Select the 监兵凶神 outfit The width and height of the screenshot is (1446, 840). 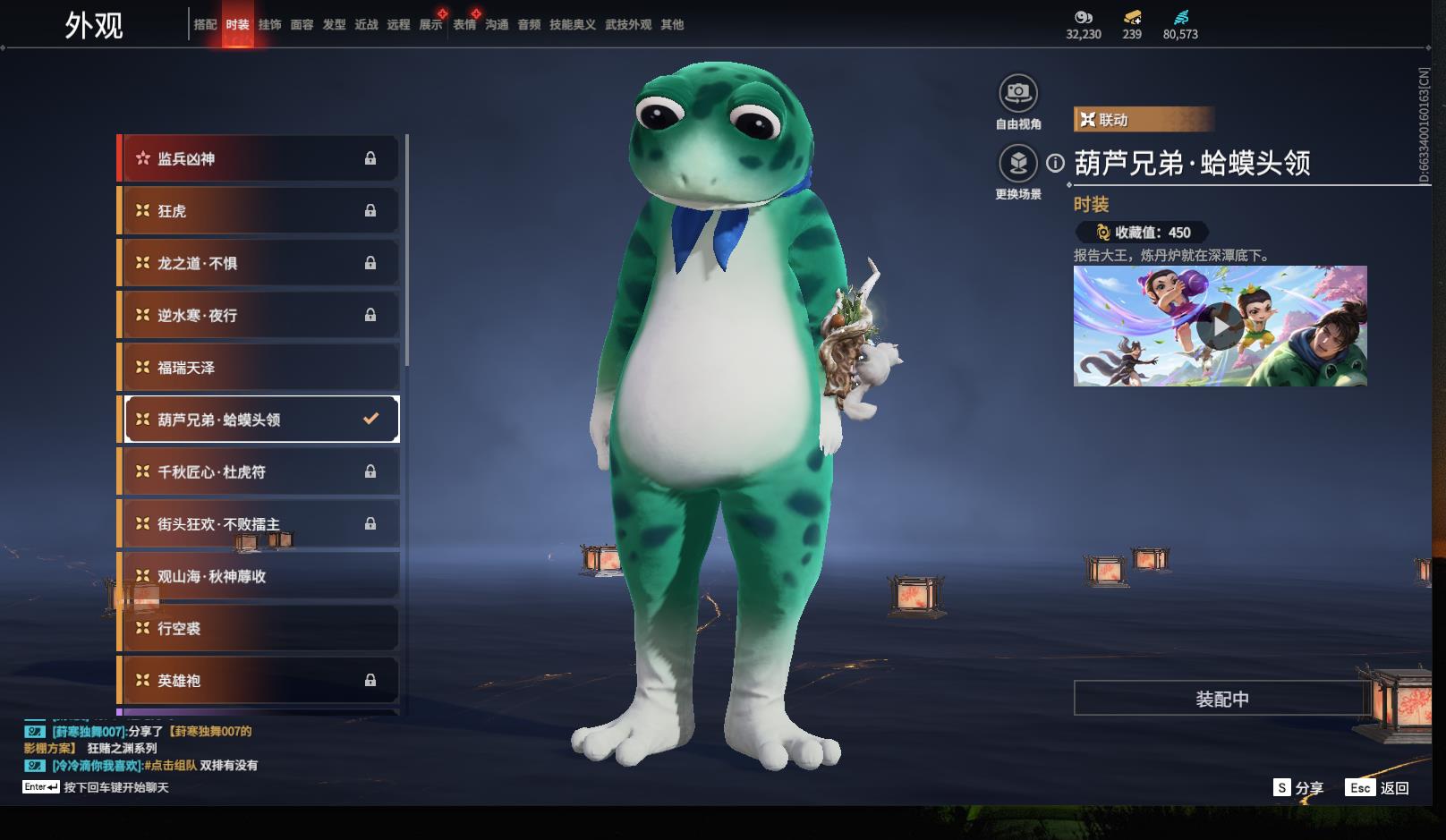tap(259, 159)
